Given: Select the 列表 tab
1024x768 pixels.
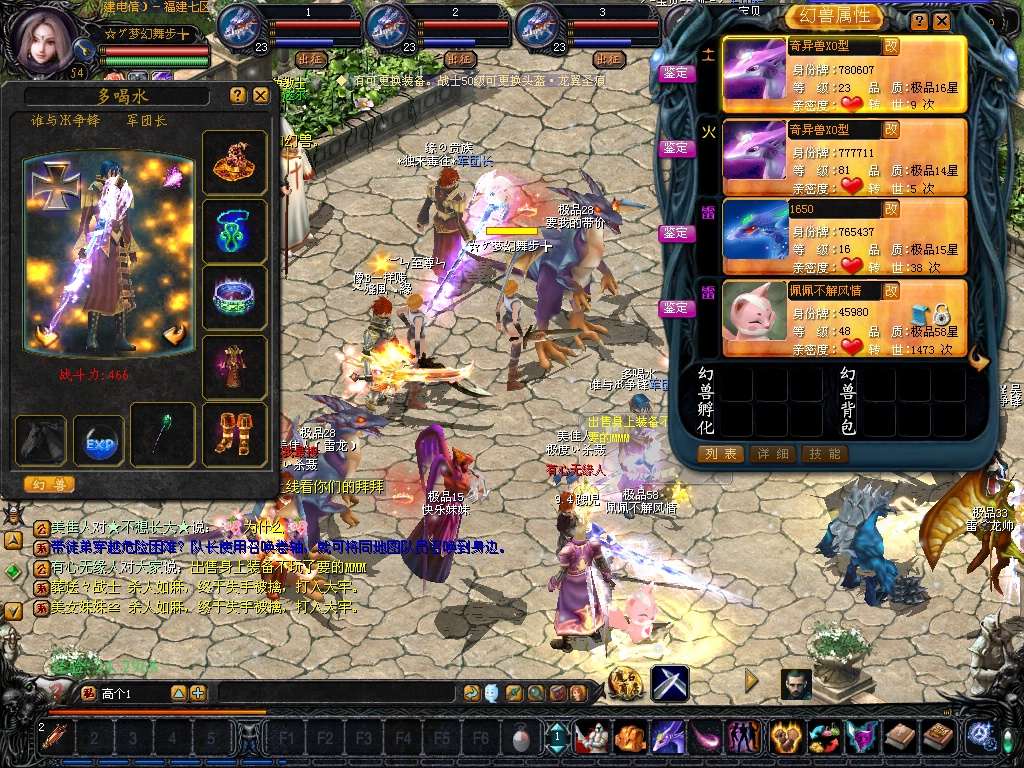Looking at the screenshot, I should point(720,454).
